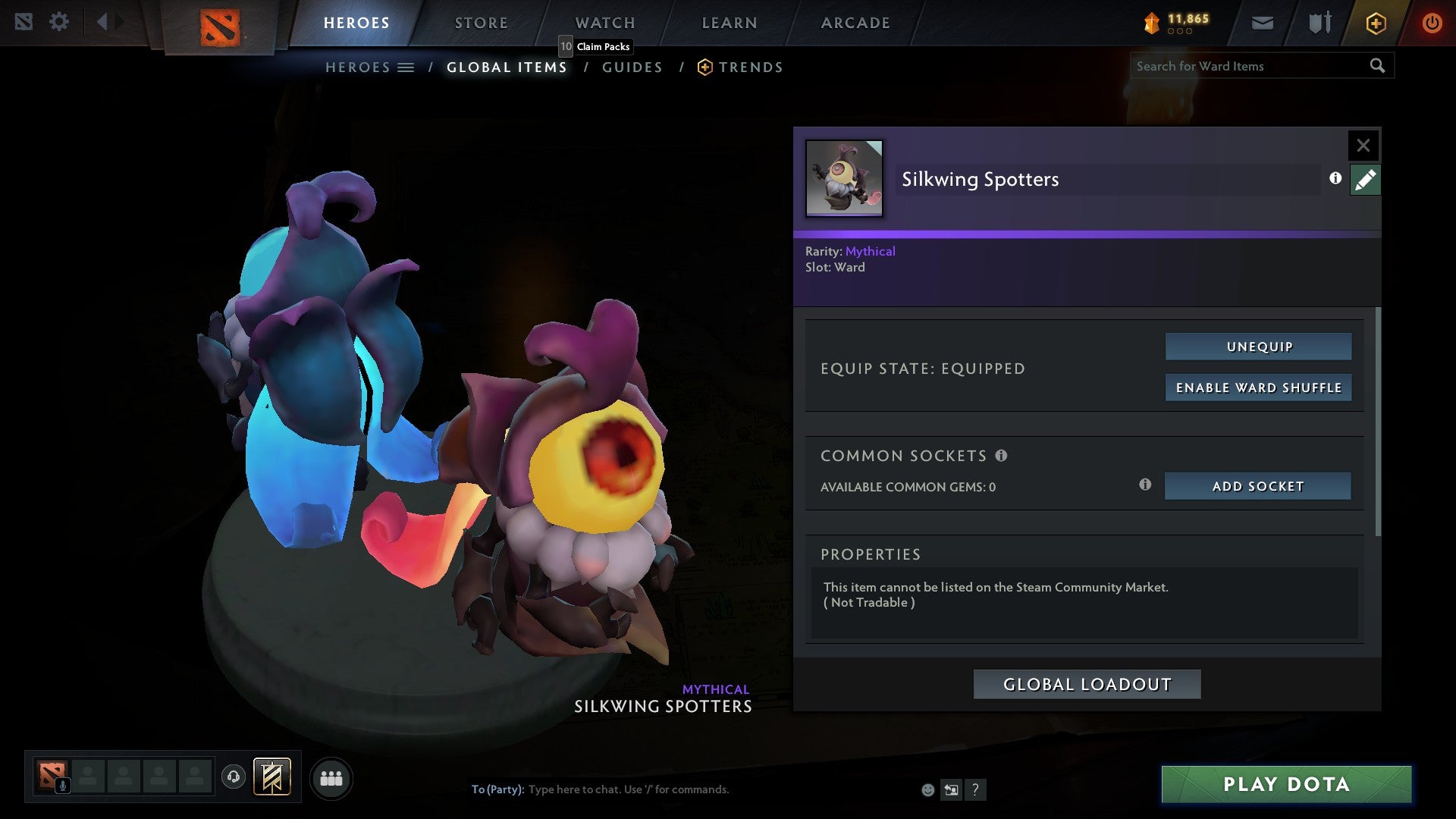The image size is (1456, 819).
Task: Unequip the Silkwing Spotters ward
Action: (1257, 347)
